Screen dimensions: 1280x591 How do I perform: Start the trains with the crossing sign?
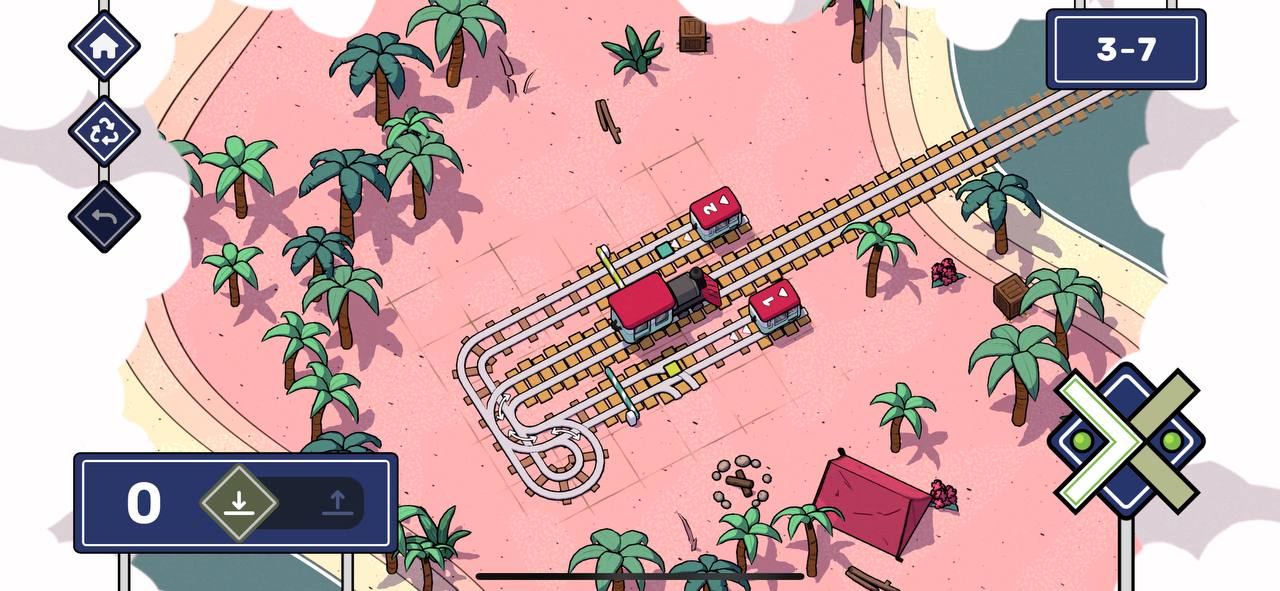tap(1127, 440)
